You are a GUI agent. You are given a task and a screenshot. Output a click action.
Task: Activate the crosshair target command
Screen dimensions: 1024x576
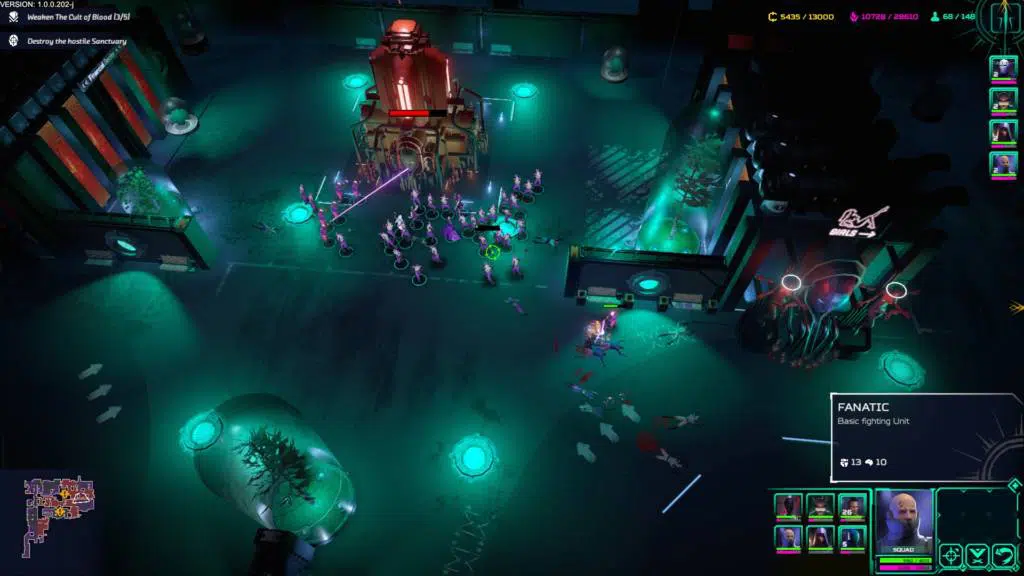[x=950, y=556]
